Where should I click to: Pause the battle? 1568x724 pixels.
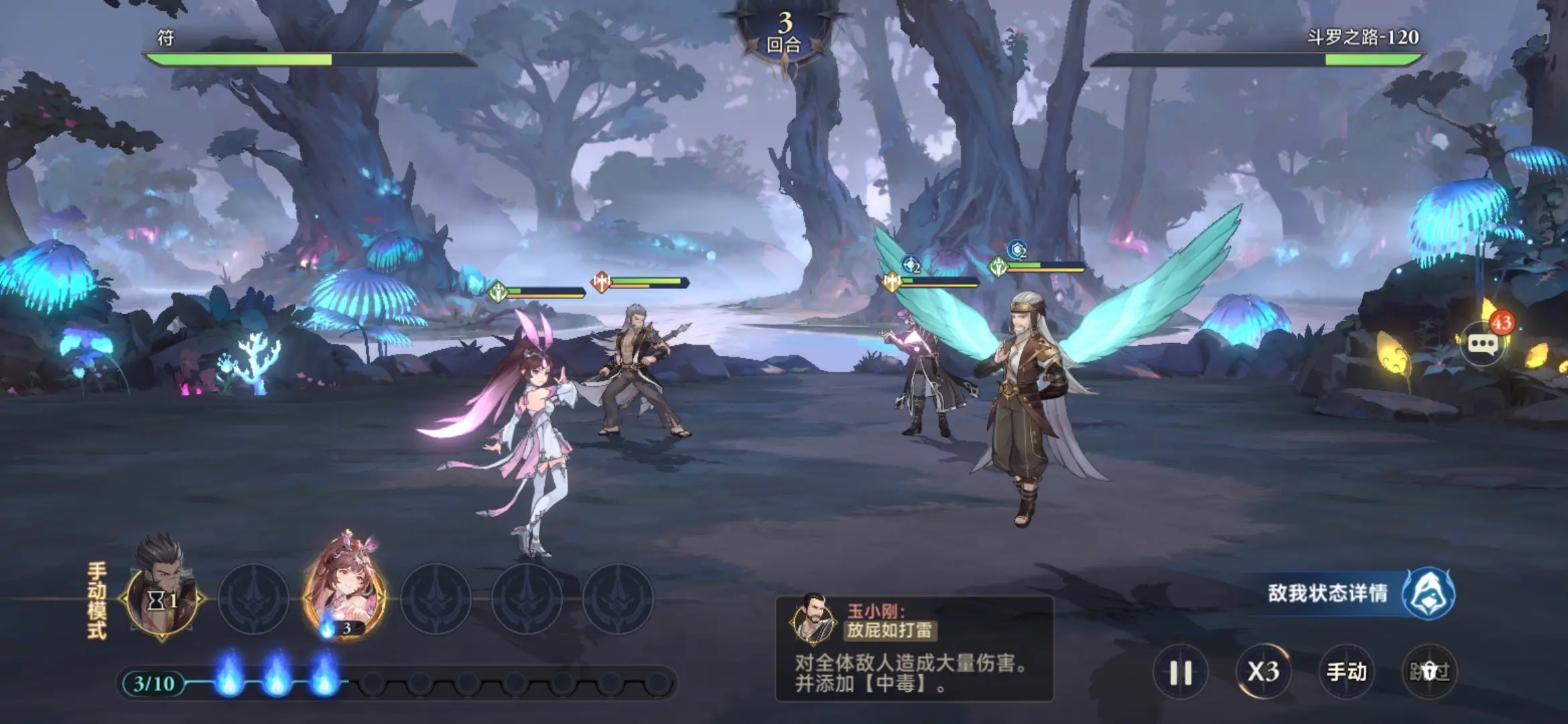click(x=1180, y=672)
